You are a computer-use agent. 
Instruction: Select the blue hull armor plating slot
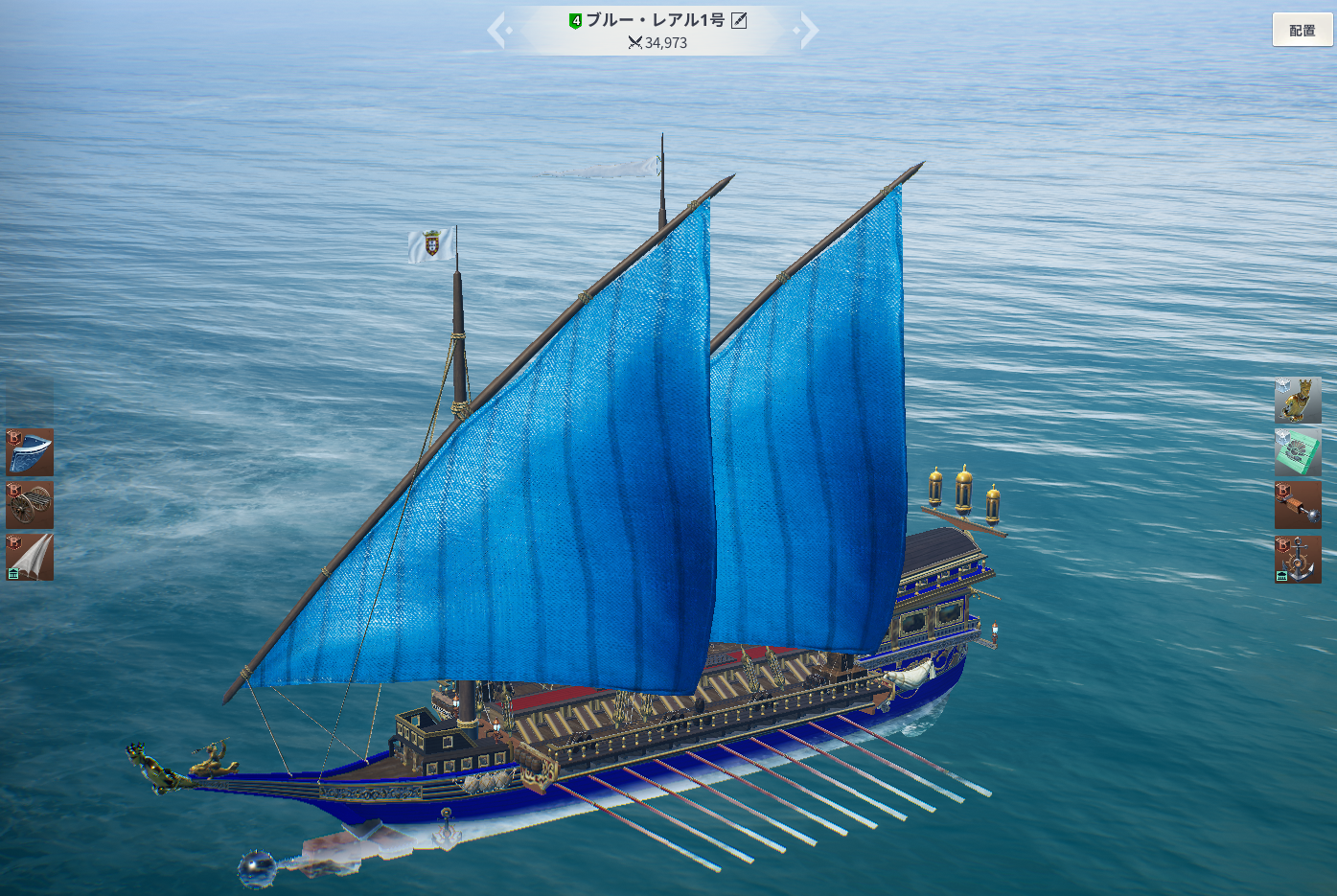(x=30, y=452)
